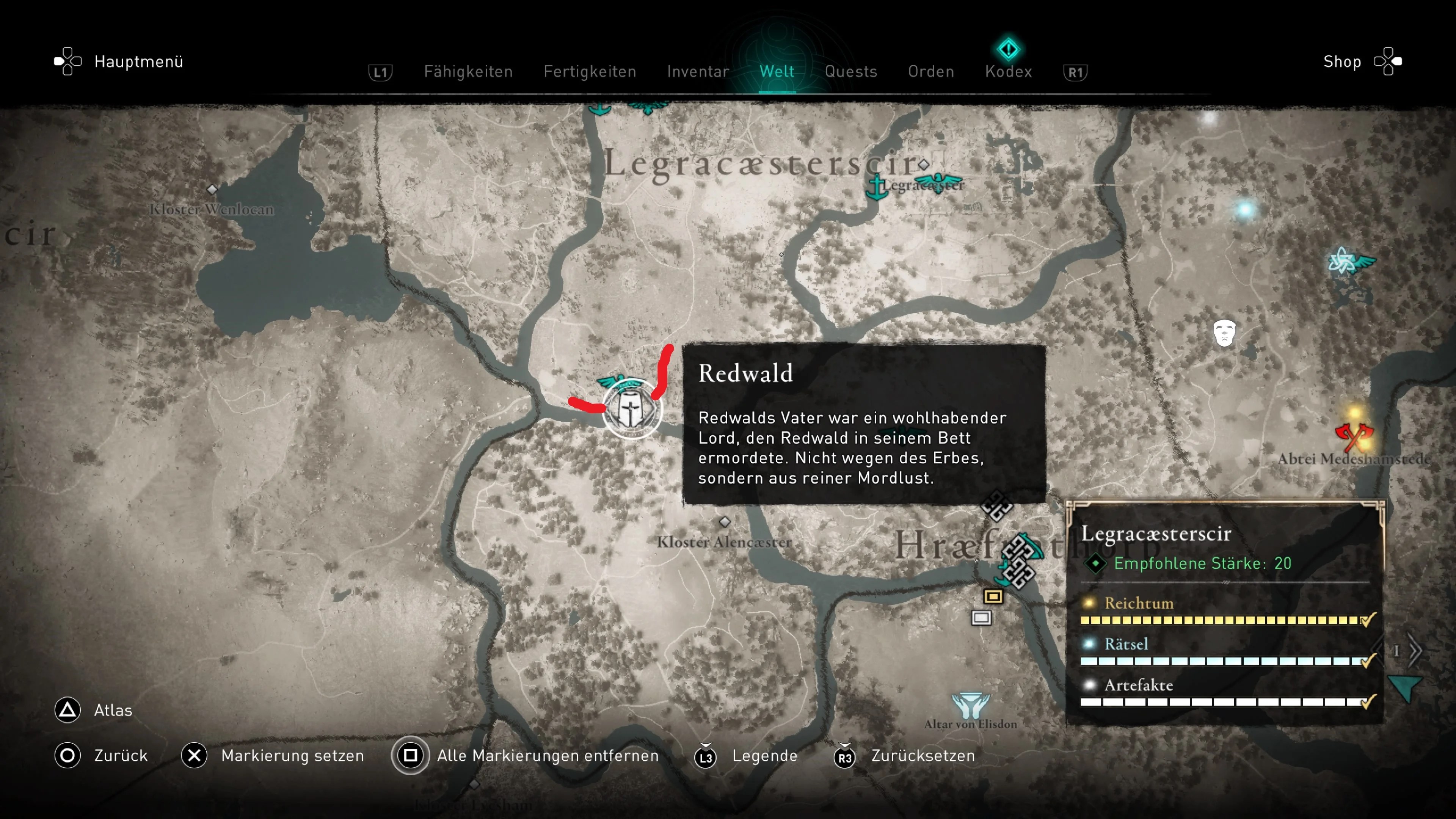Show the Kodex tab

click(x=1008, y=72)
